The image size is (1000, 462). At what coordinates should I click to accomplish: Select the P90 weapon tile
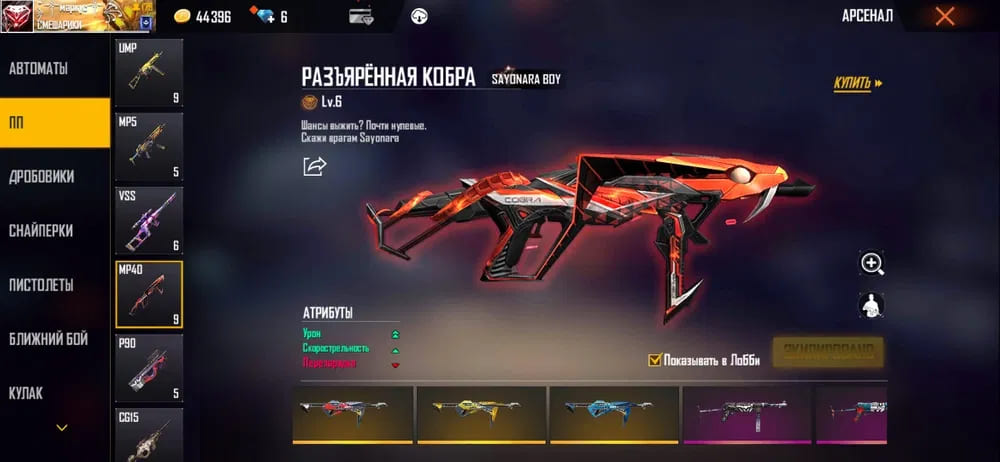point(149,368)
